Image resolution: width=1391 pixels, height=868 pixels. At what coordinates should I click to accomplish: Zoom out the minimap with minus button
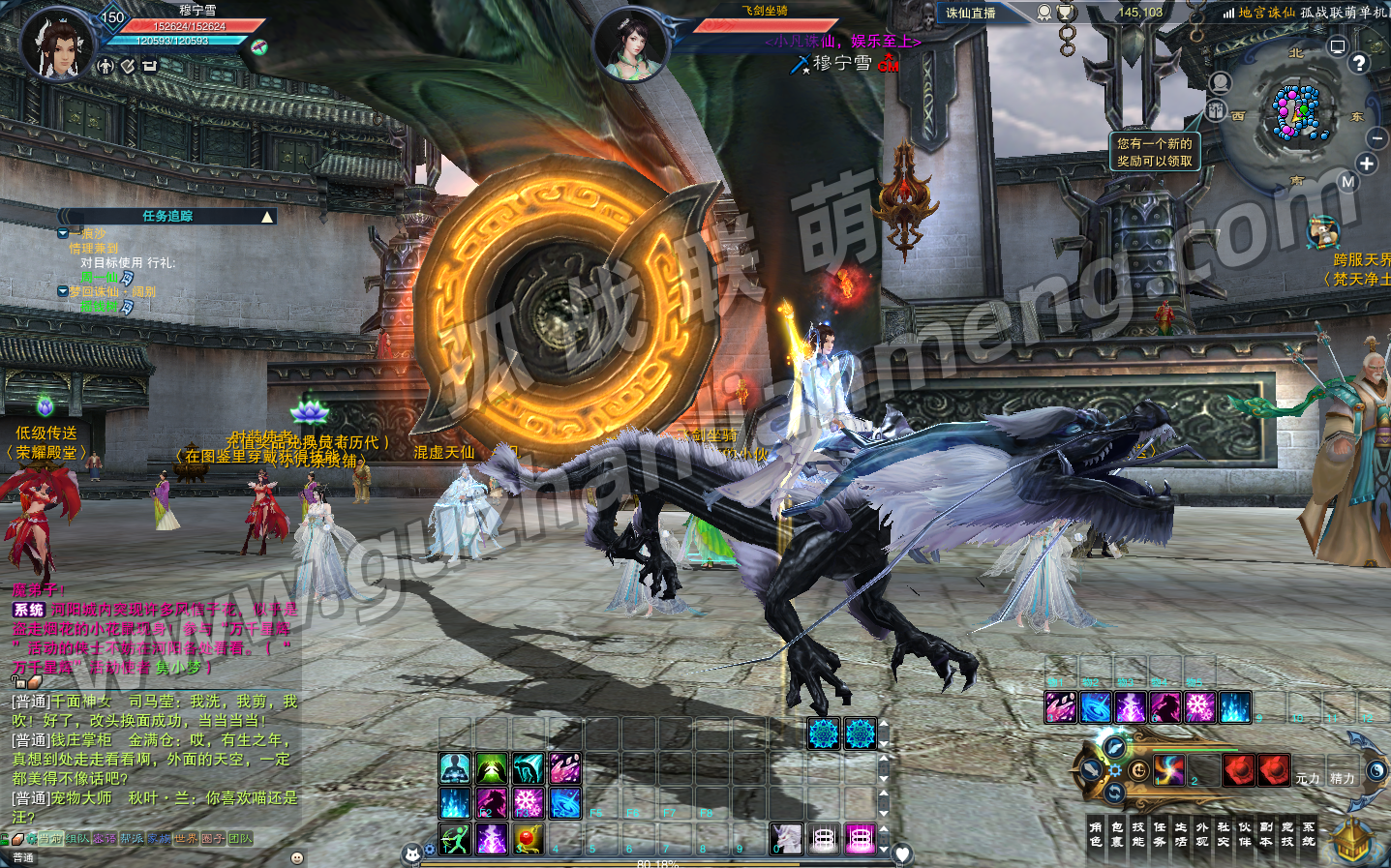[1376, 138]
